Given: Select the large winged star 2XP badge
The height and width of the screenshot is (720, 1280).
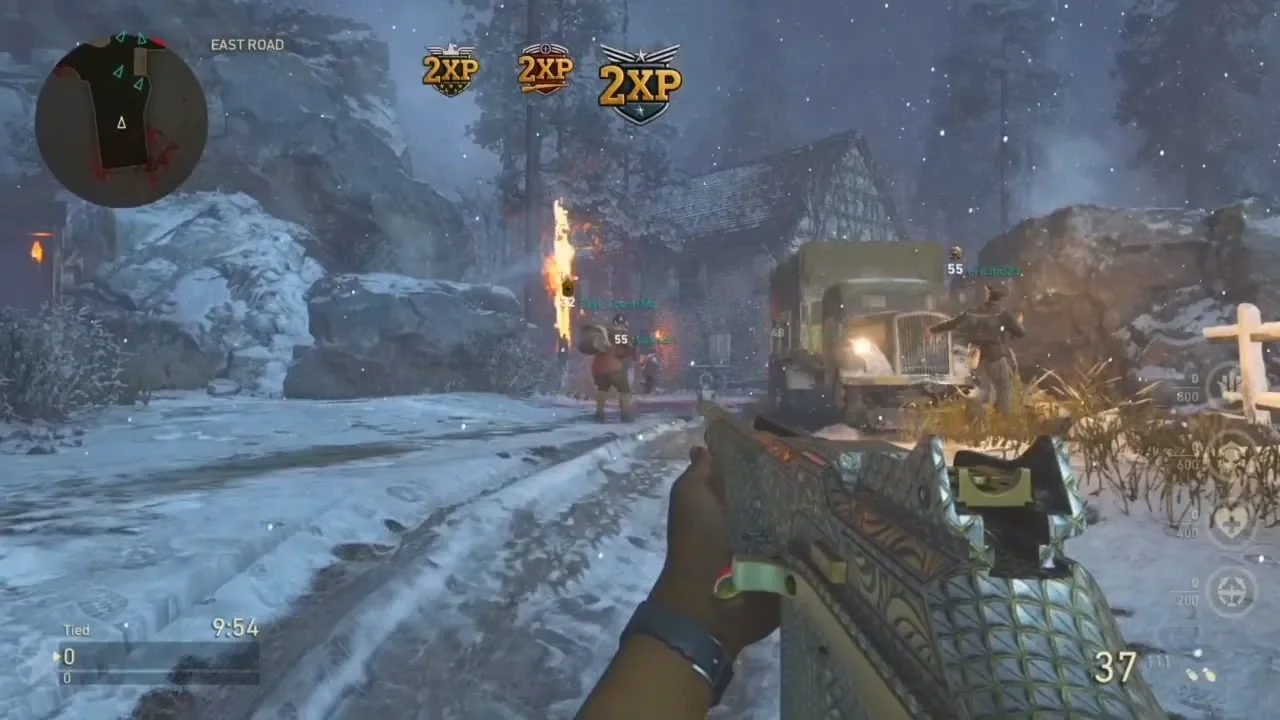Looking at the screenshot, I should tap(640, 83).
